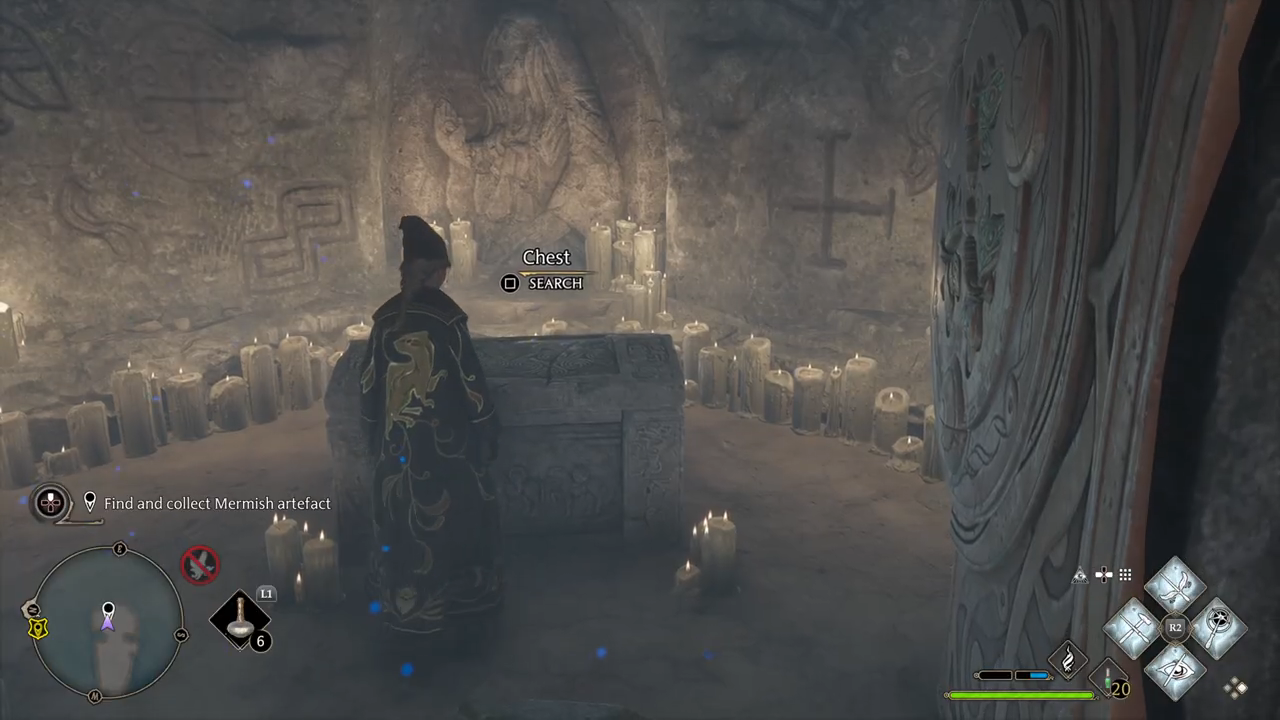Select the 'Find and collect Mermish artefact' objective
Screen dimensions: 1280x720
pos(217,504)
